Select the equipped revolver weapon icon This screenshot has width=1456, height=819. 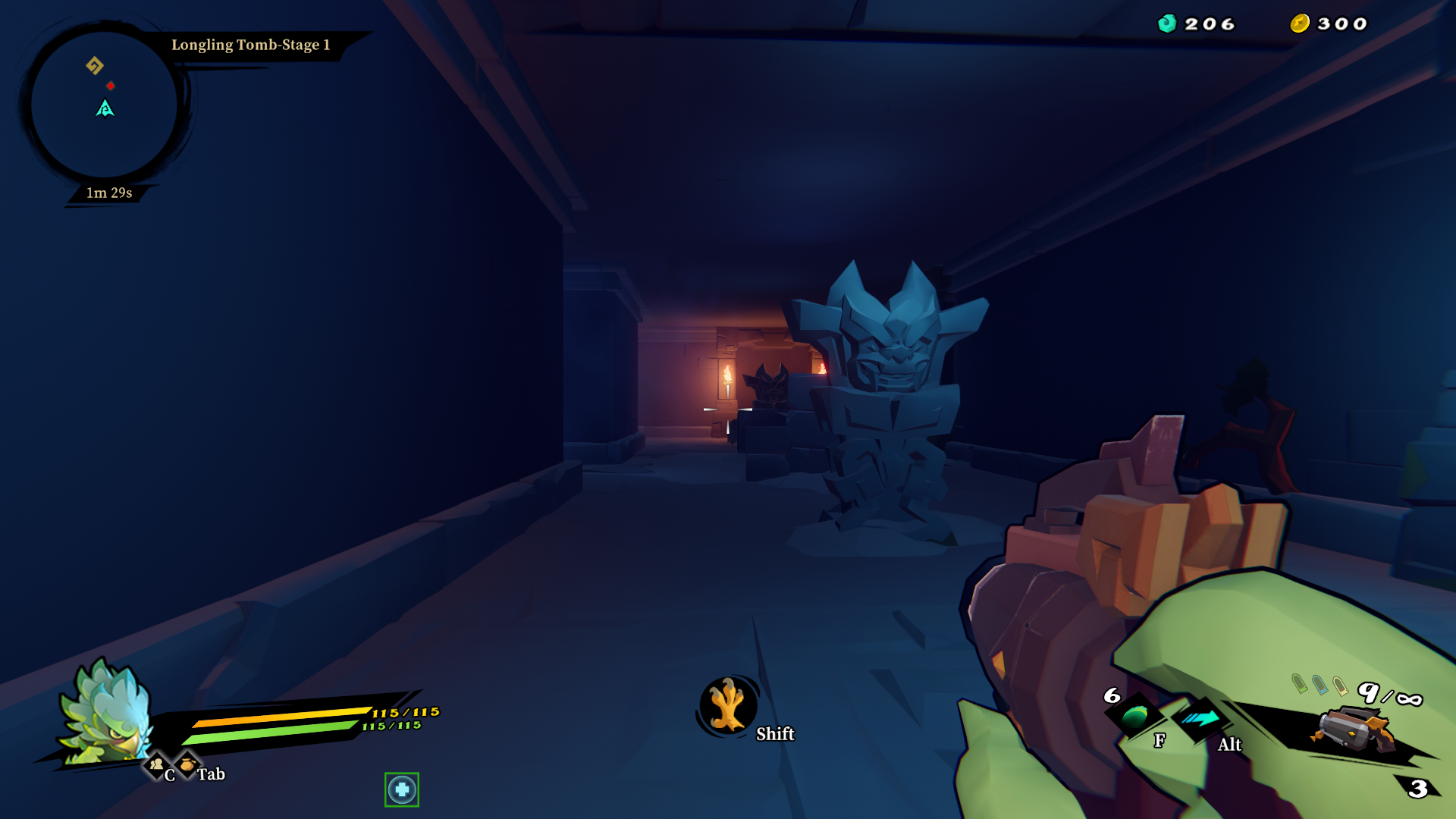(x=1355, y=730)
